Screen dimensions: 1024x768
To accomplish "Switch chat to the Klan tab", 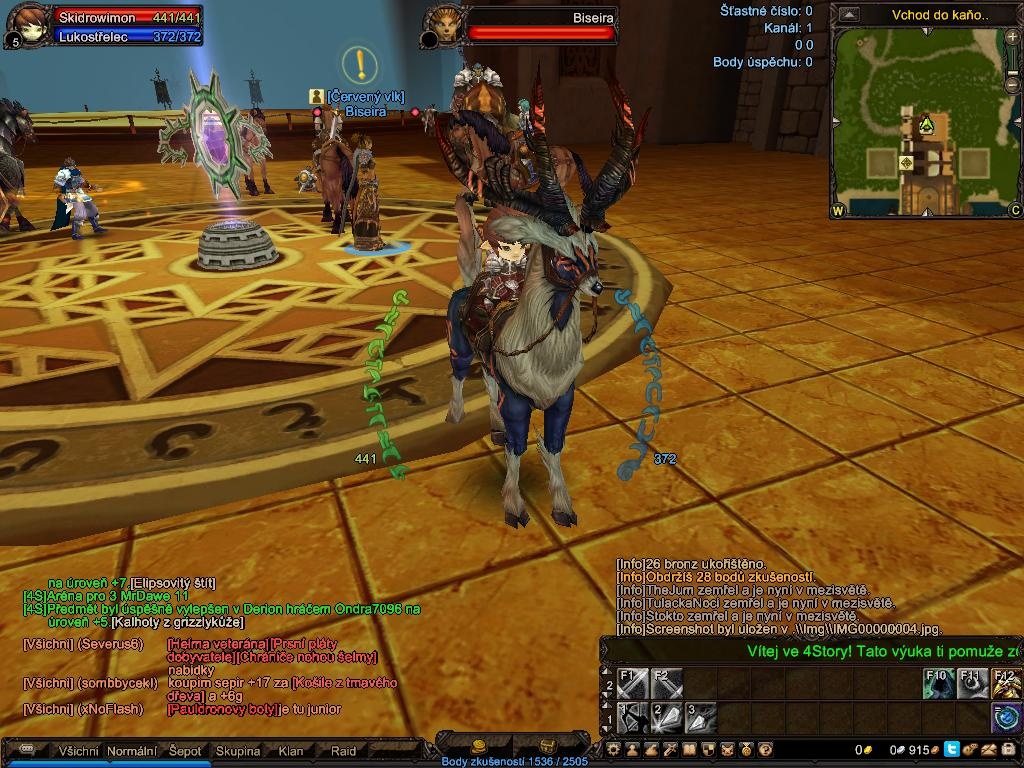I will tap(291, 751).
